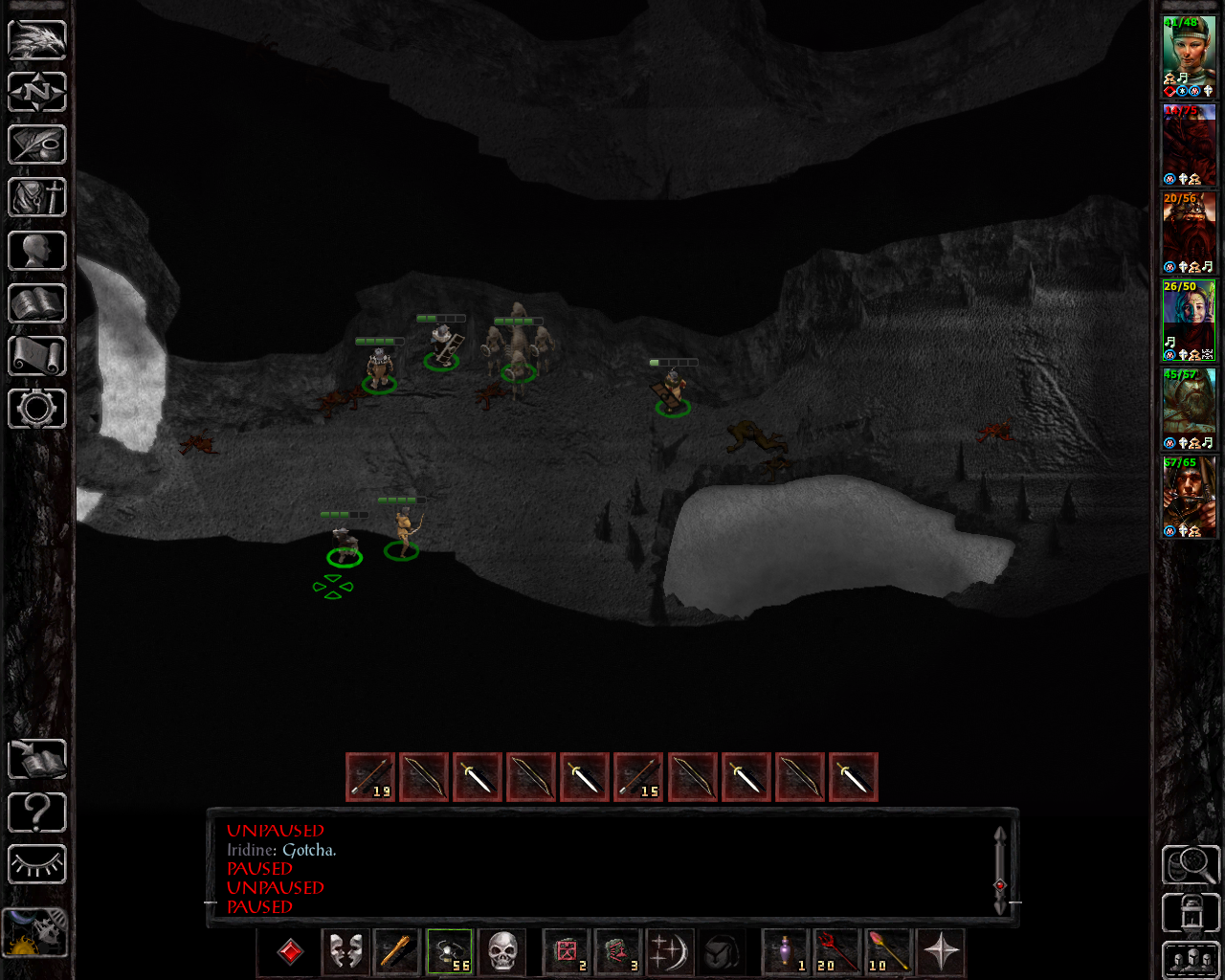Activate the skull ability icon
The image size is (1225, 980).
[501, 952]
